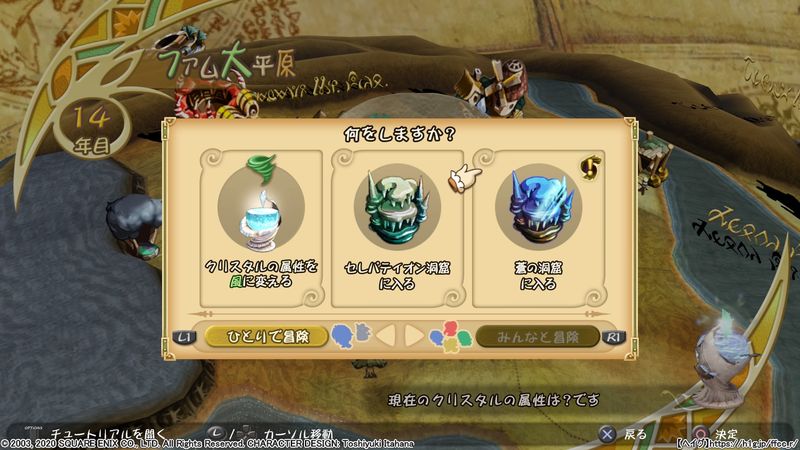800x450 pixels.
Task: Choose the change crystal element to wind card
Action: 261,228
